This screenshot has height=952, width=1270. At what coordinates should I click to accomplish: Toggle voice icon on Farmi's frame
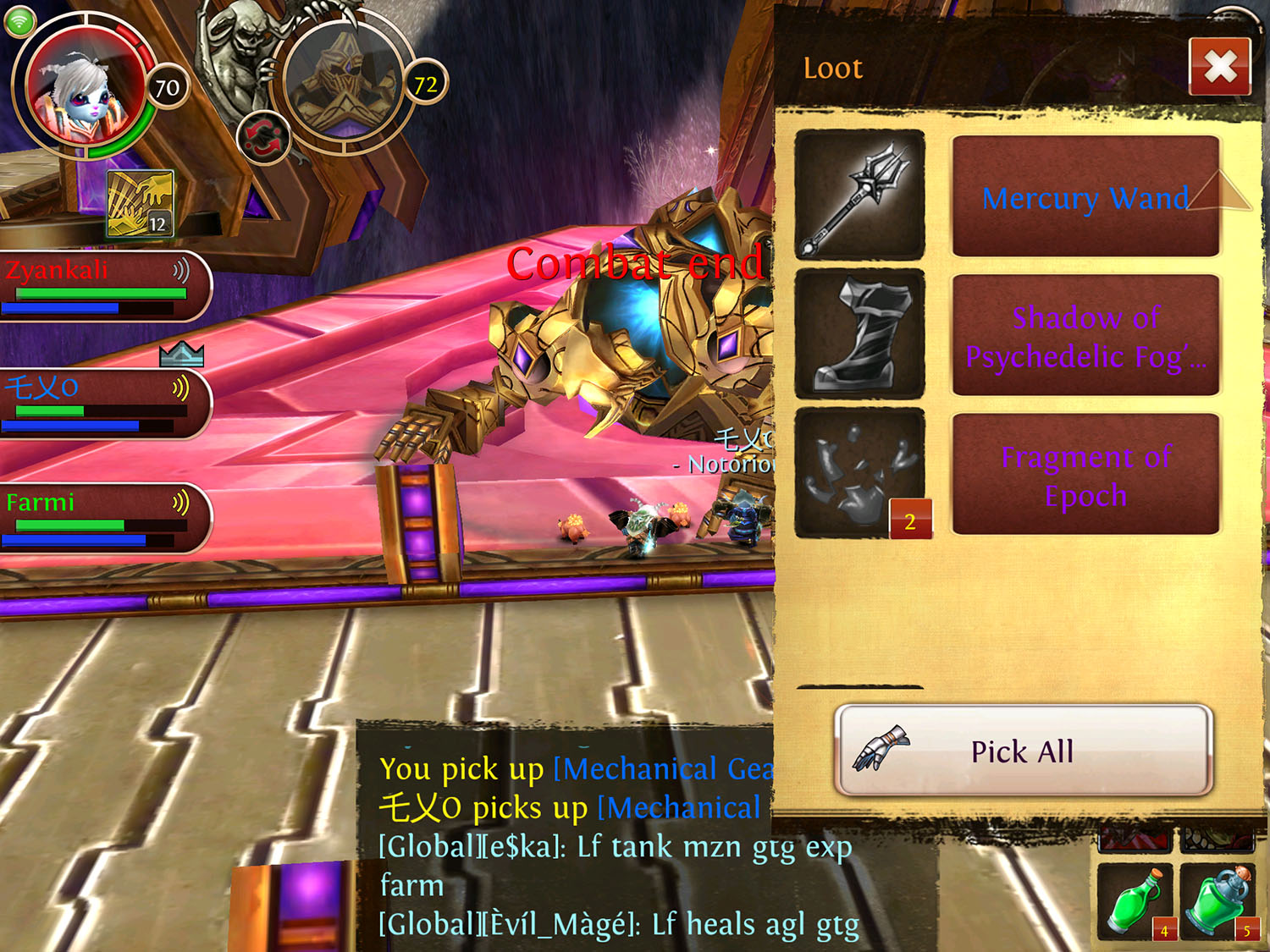click(181, 504)
